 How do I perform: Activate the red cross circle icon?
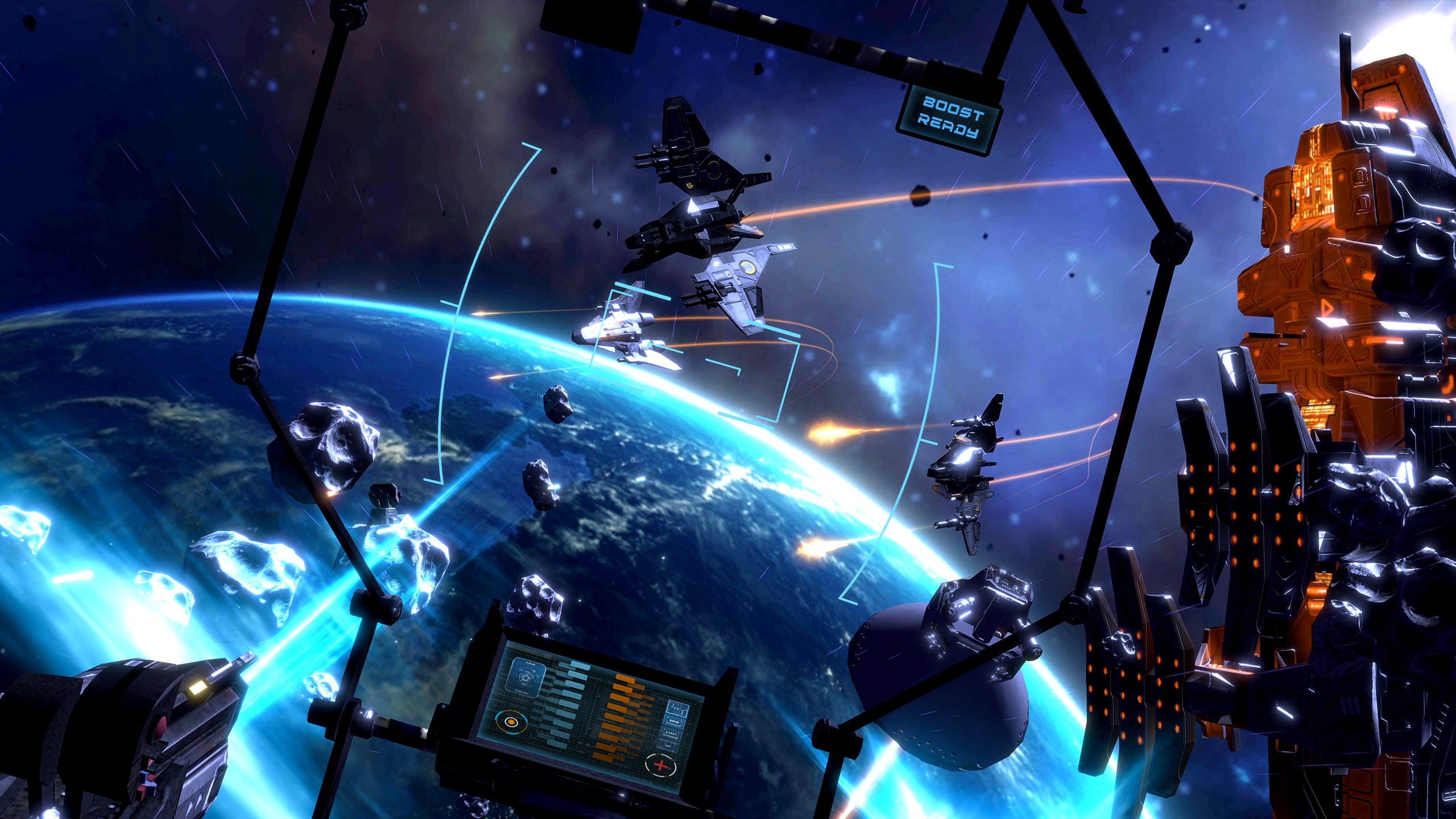pos(661,765)
